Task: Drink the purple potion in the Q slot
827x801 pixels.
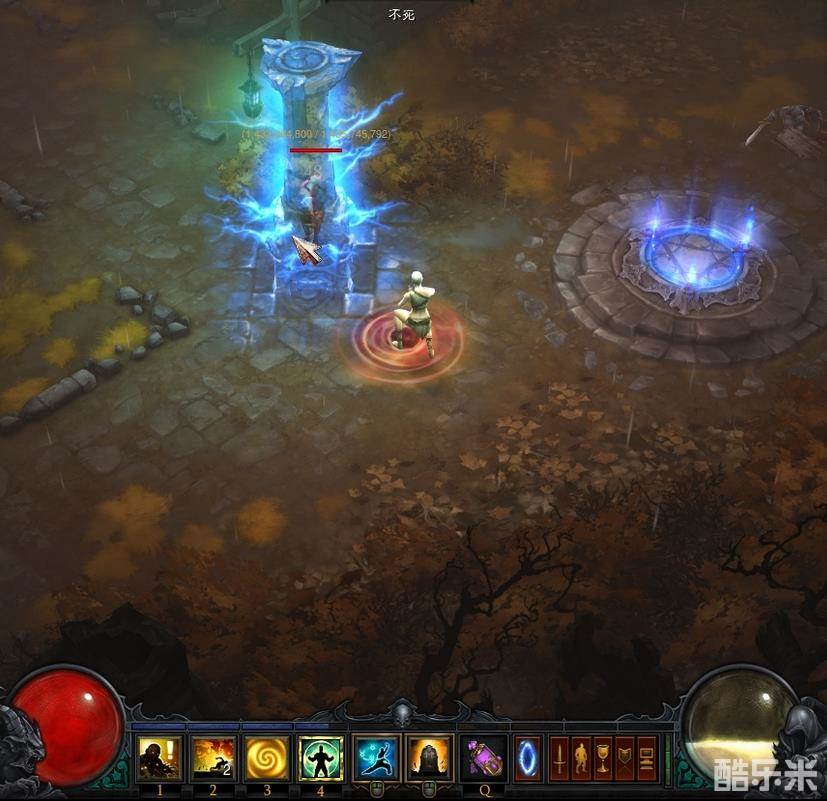Action: click(483, 757)
